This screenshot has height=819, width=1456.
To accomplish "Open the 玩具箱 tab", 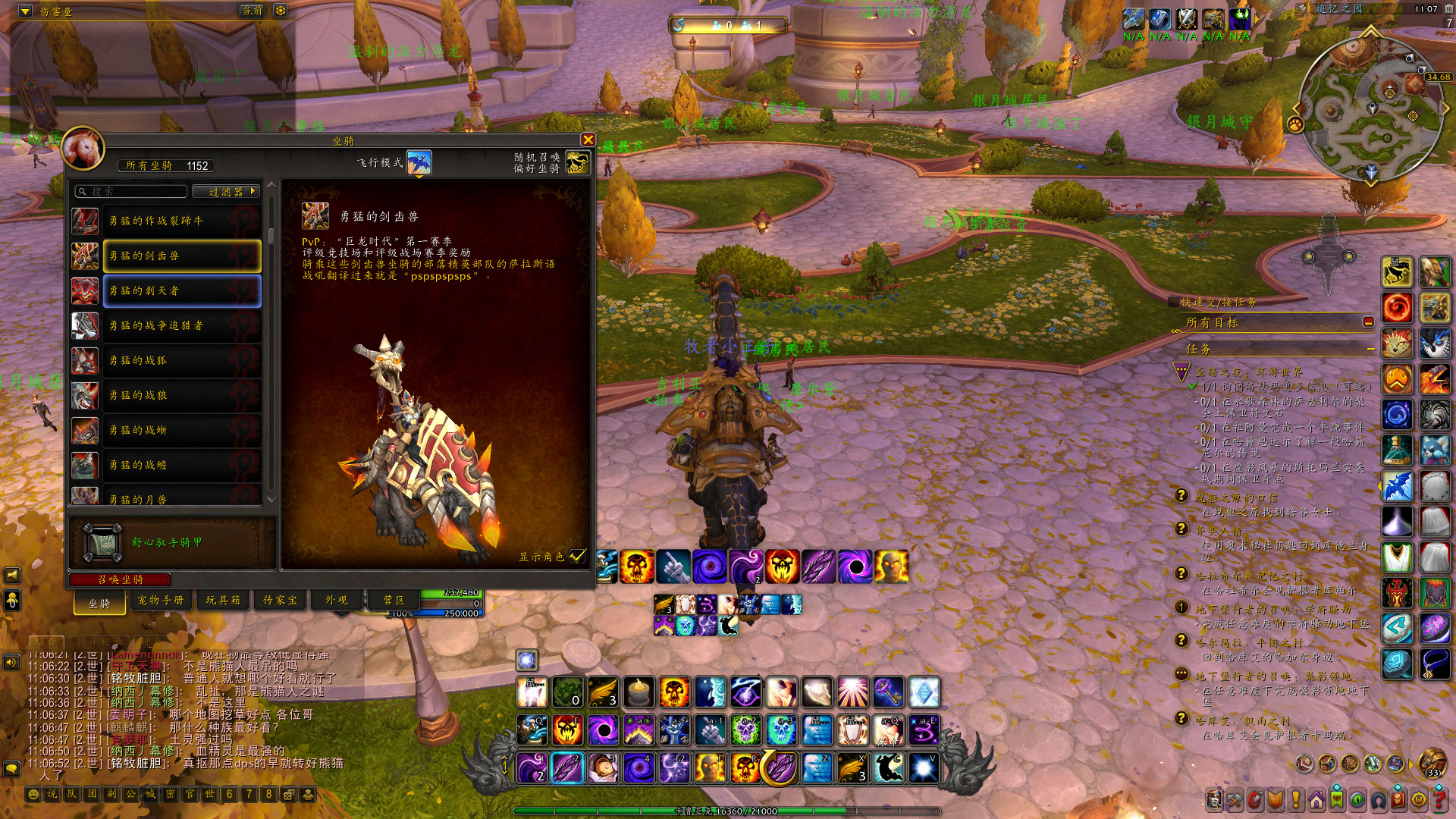I will pos(223,600).
